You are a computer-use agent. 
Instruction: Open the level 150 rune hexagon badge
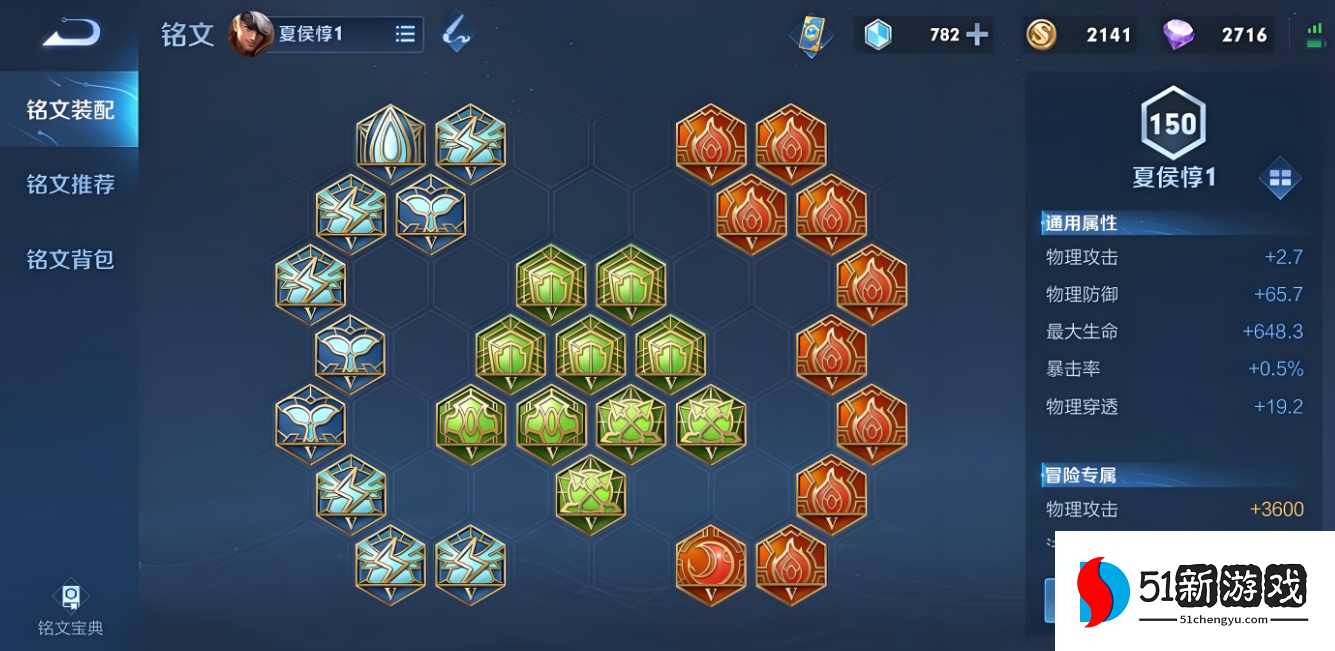coord(1173,124)
